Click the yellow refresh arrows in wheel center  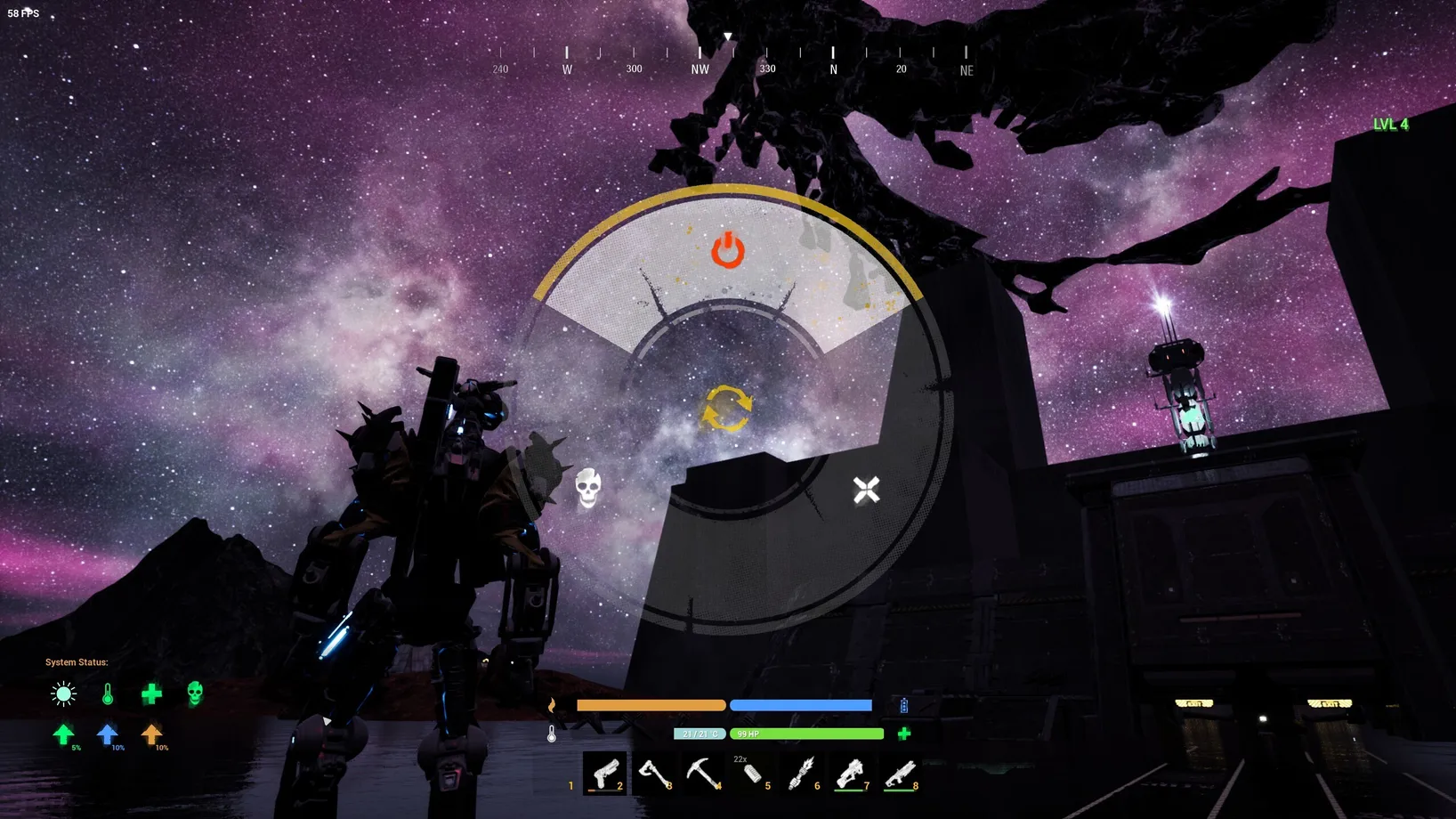726,409
